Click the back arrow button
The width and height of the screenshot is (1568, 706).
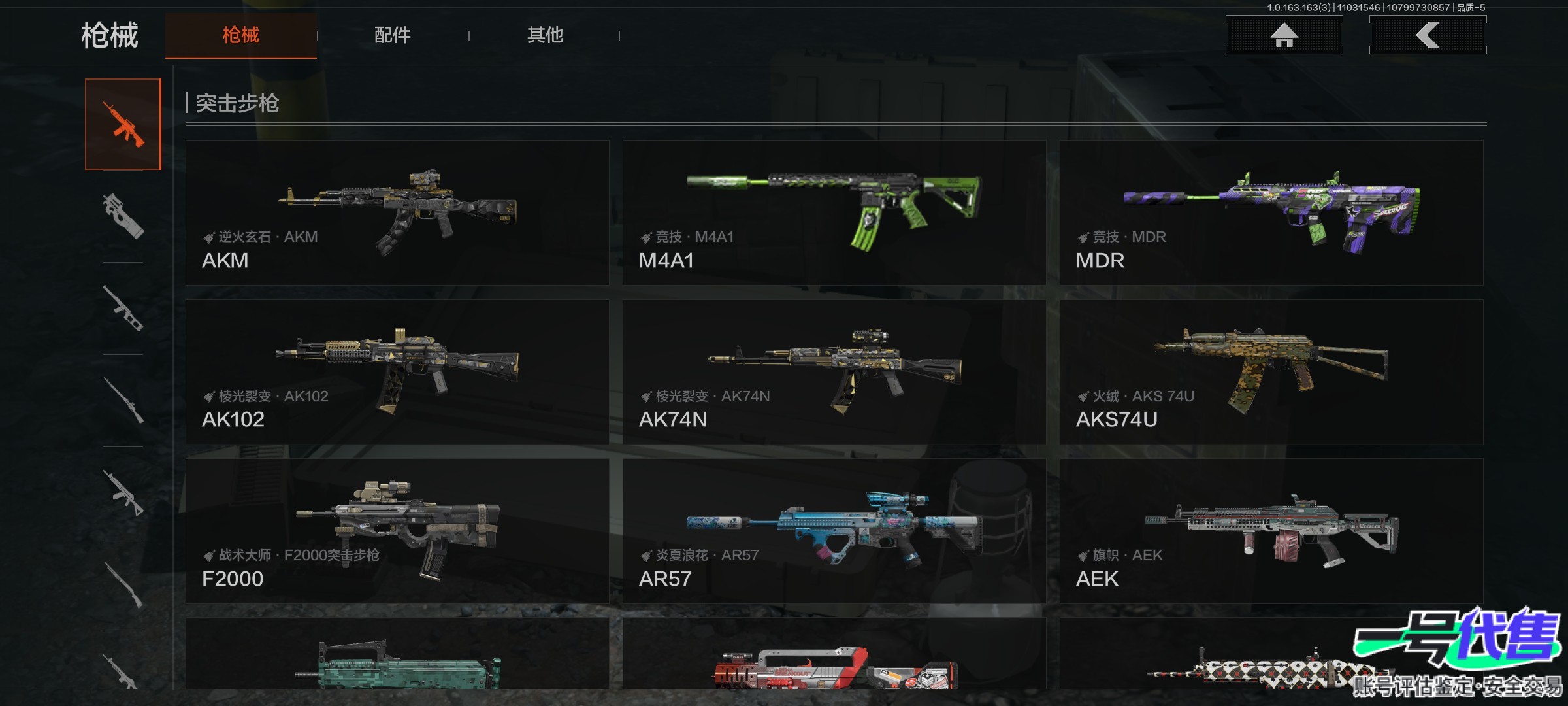(x=1428, y=35)
